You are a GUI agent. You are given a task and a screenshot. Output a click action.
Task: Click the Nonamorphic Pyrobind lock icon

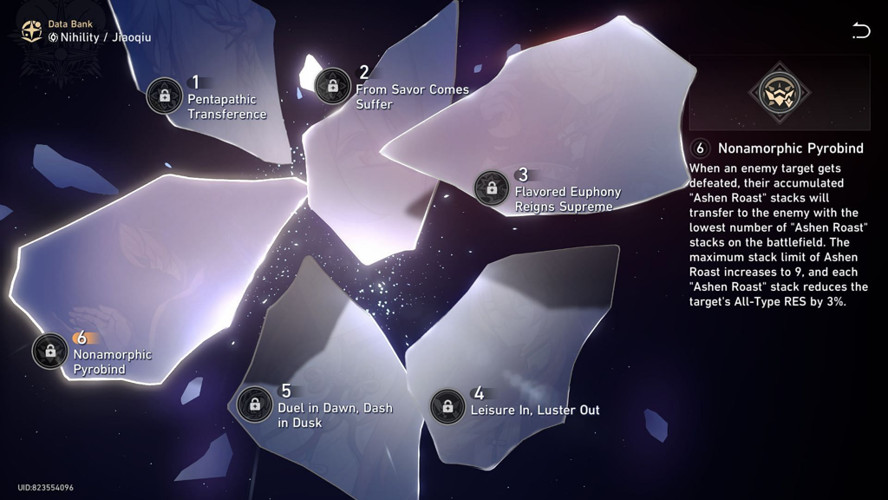(50, 350)
